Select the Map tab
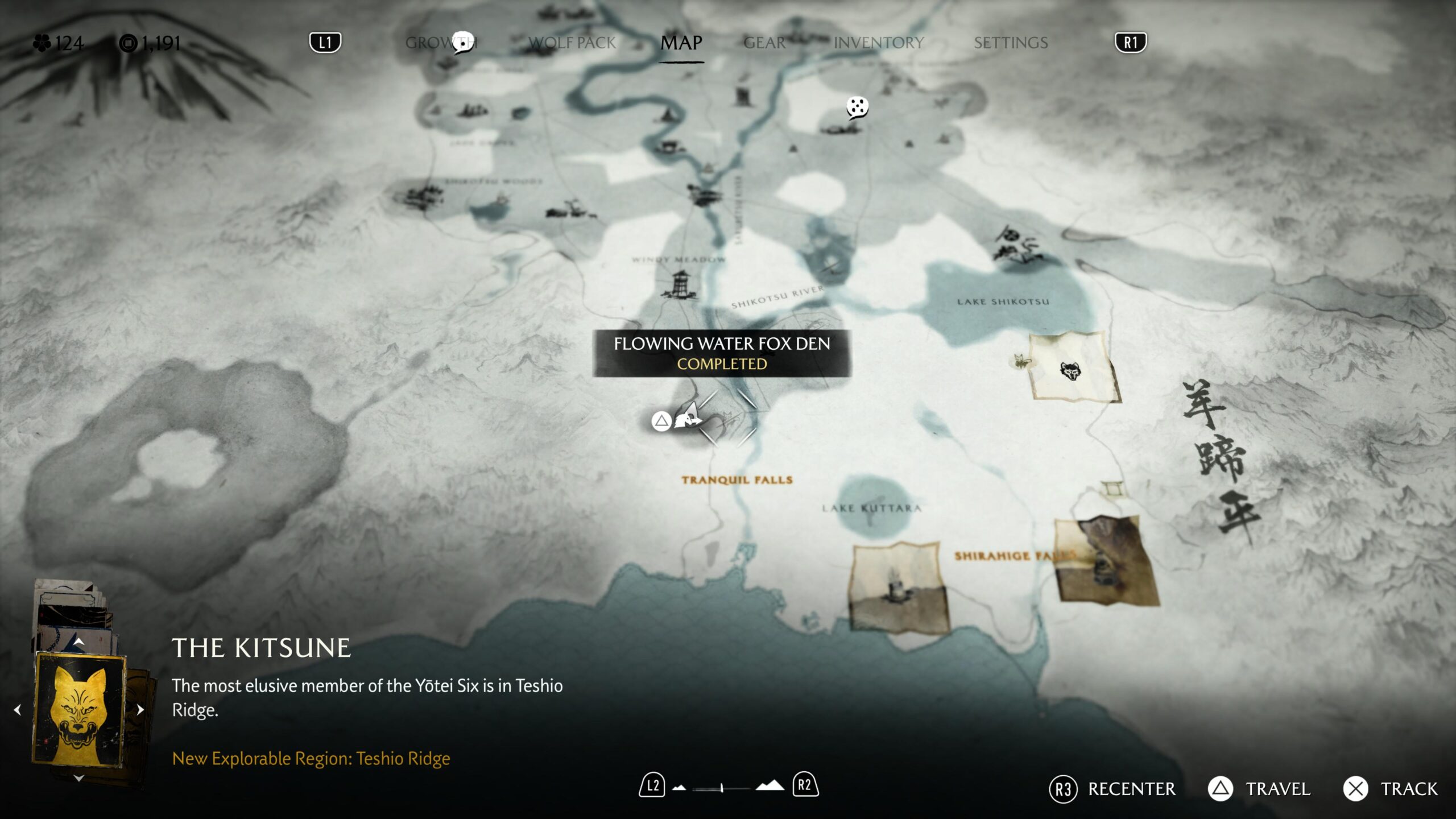 (681, 43)
